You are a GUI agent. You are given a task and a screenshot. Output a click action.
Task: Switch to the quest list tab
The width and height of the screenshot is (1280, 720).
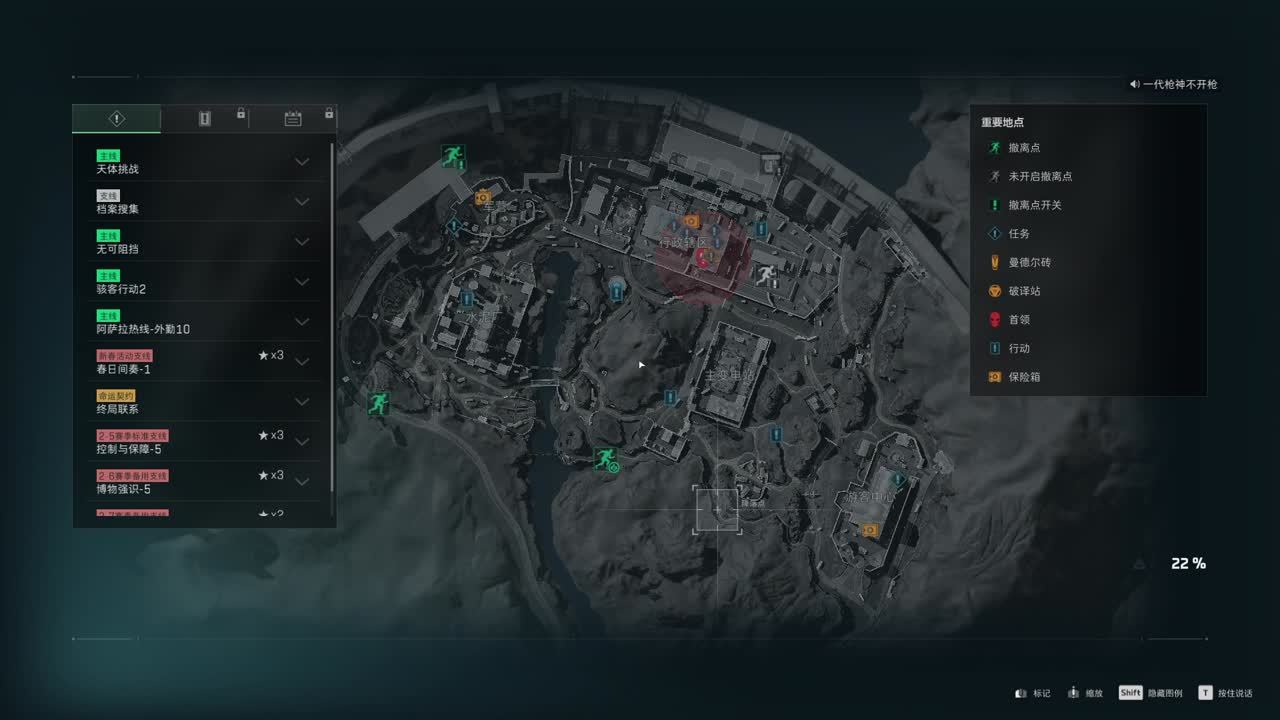(x=117, y=119)
